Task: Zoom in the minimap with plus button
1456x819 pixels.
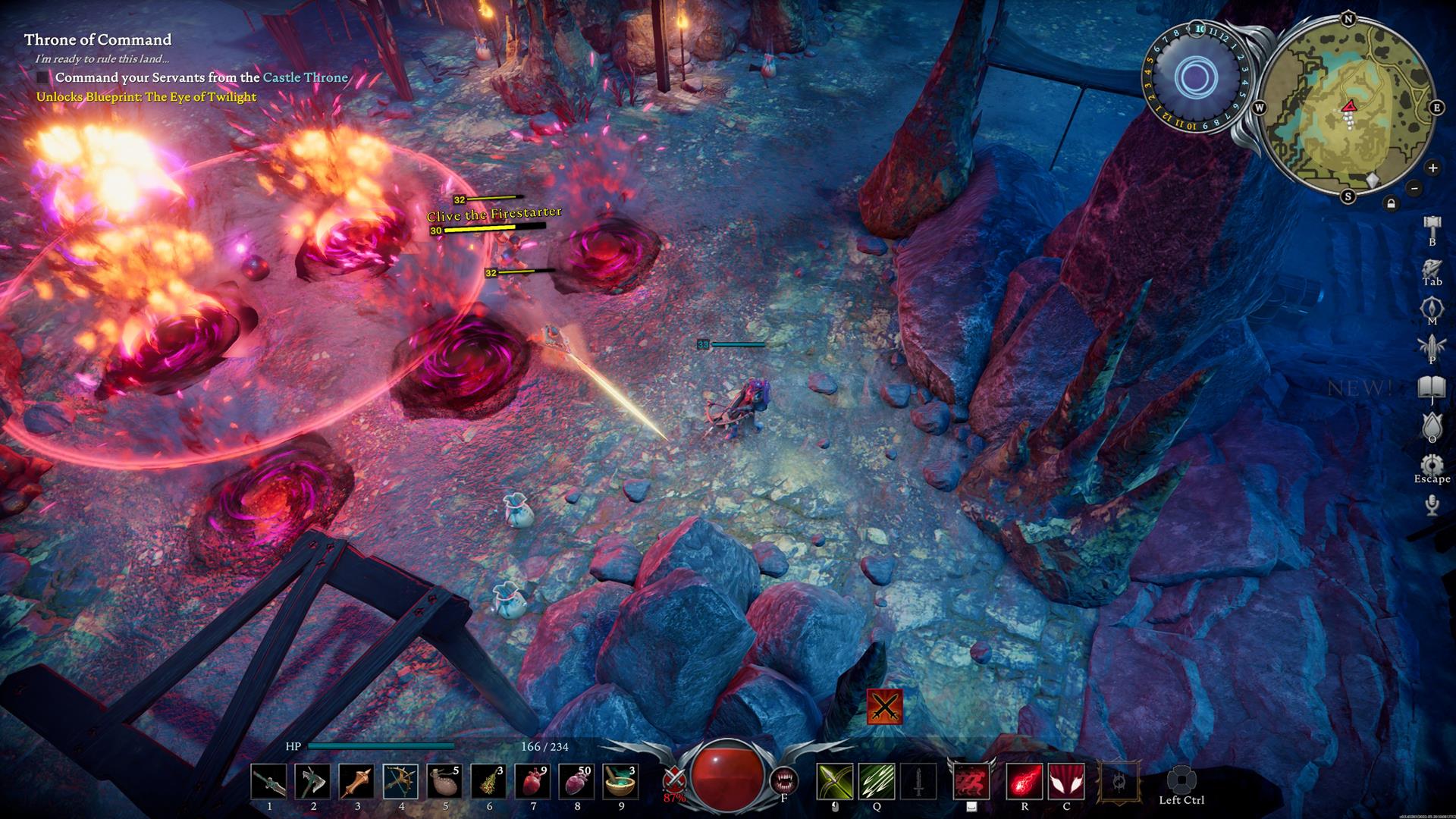Action: pyautogui.click(x=1432, y=168)
